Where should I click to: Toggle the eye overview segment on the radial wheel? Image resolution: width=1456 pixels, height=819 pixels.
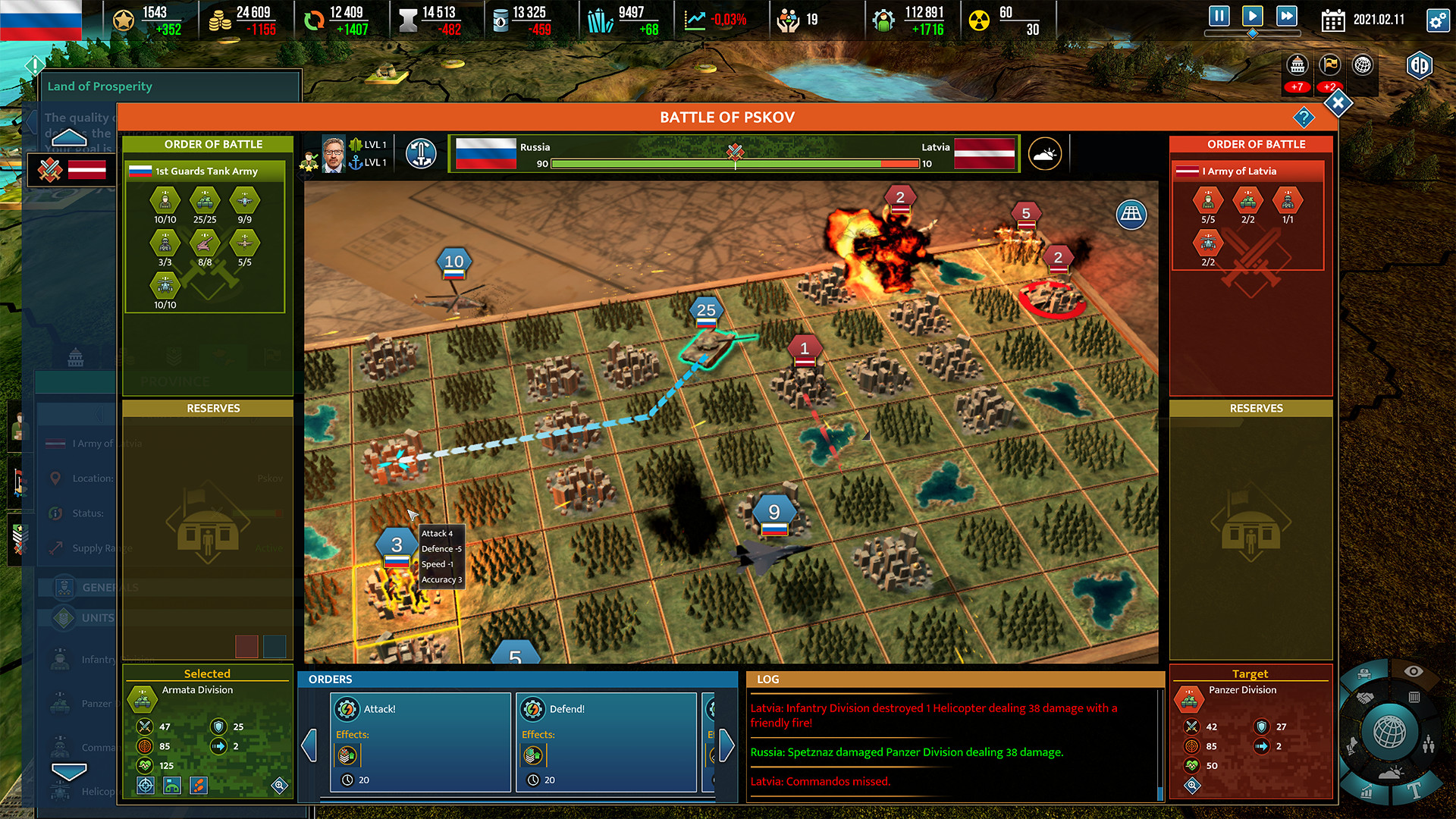point(1414,670)
